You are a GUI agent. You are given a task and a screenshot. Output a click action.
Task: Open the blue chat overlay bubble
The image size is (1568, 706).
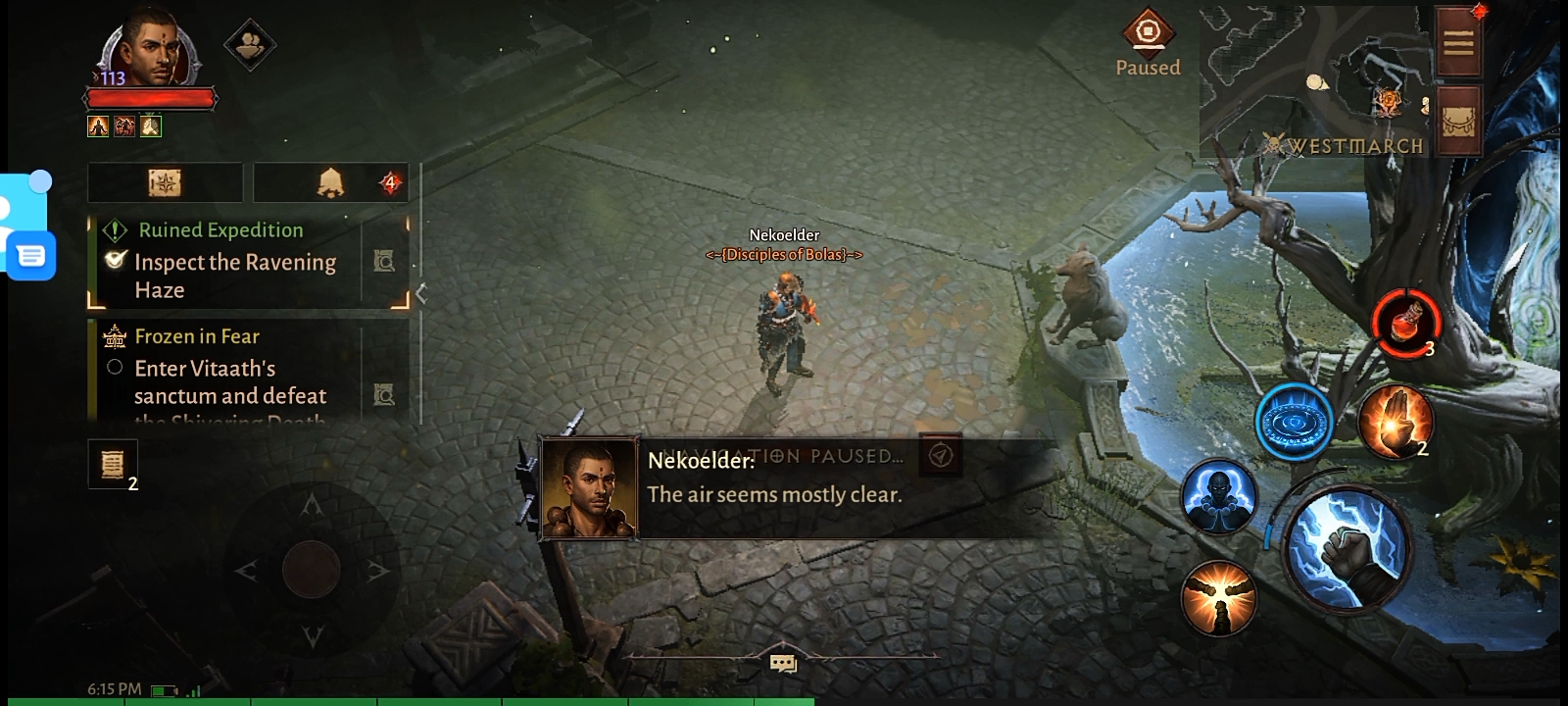[30, 256]
